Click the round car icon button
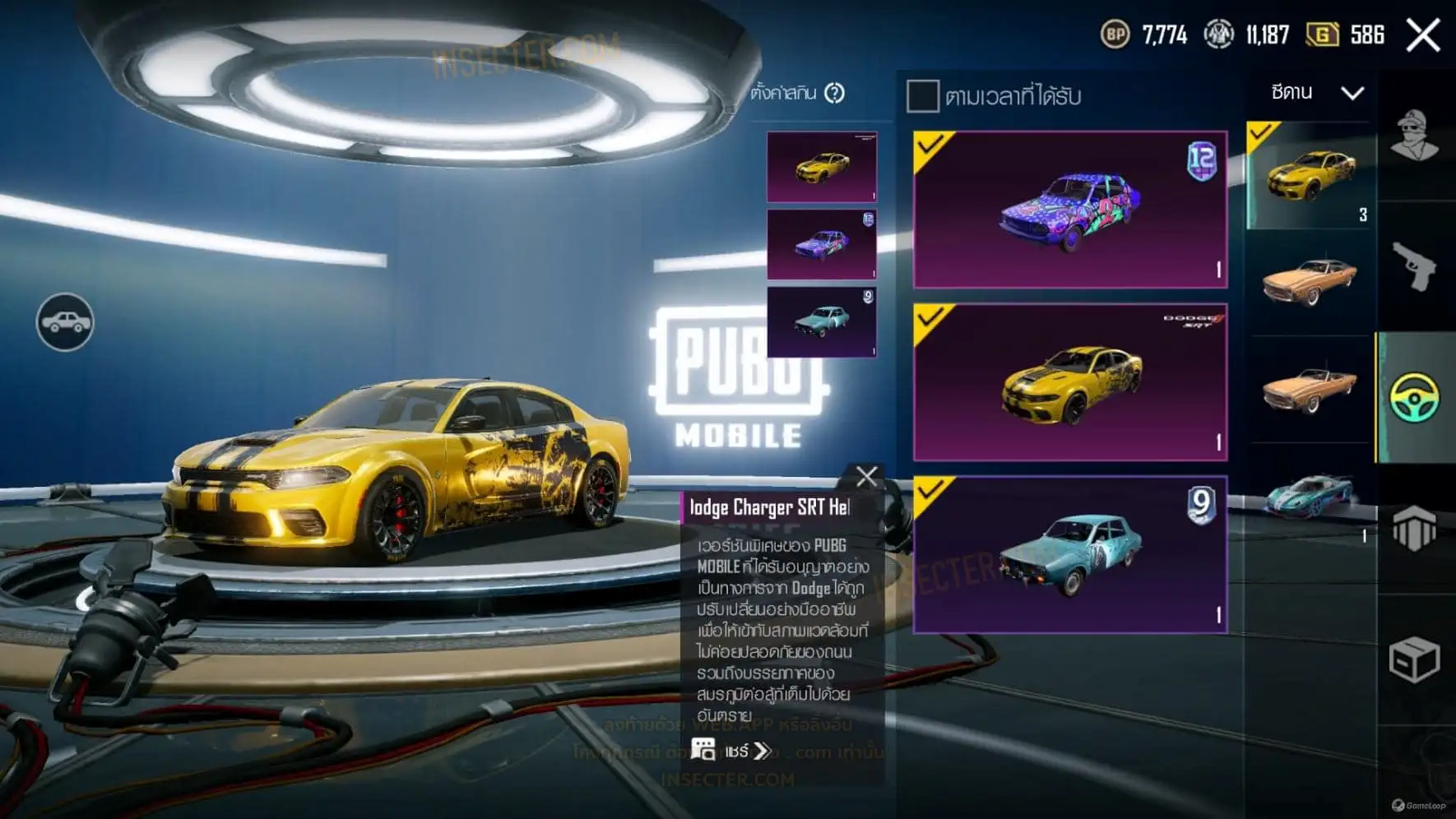Image resolution: width=1456 pixels, height=819 pixels. (x=65, y=322)
